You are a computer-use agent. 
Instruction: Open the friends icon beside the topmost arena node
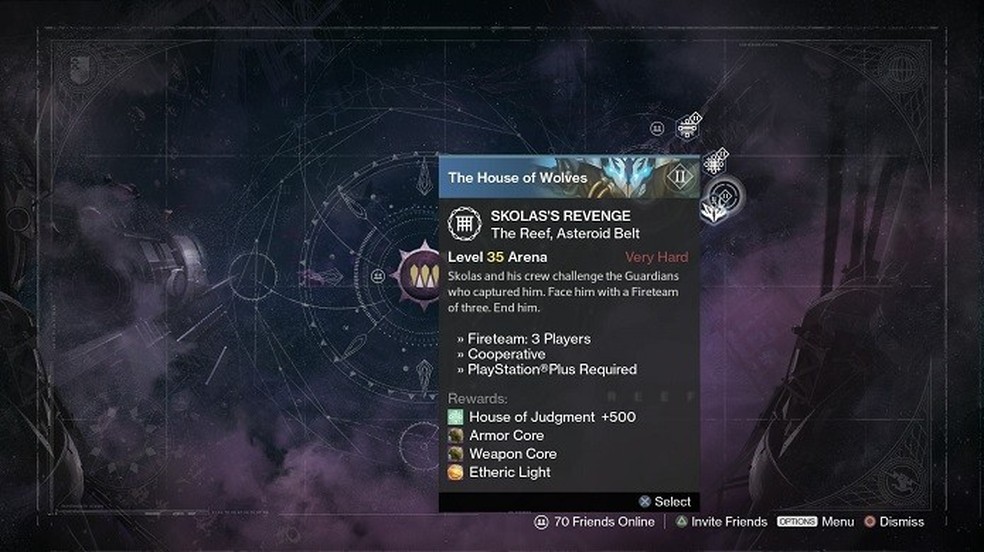click(657, 128)
